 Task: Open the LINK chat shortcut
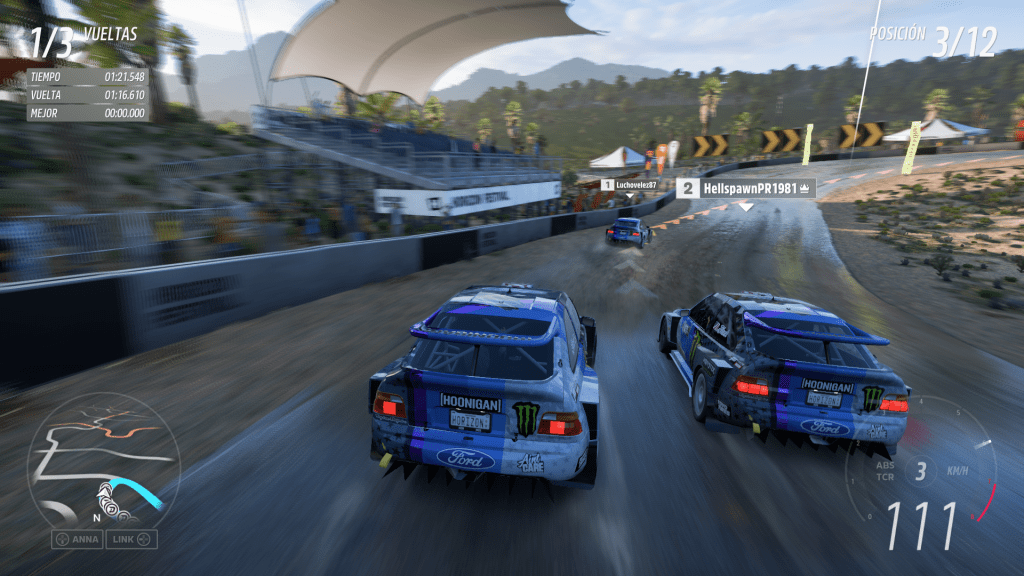133,540
